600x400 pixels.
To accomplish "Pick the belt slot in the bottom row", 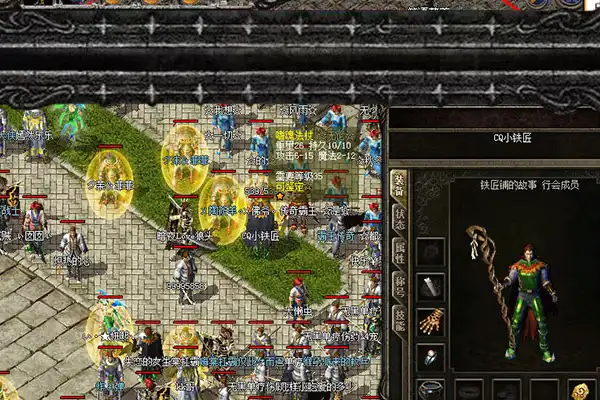I will tap(431, 390).
